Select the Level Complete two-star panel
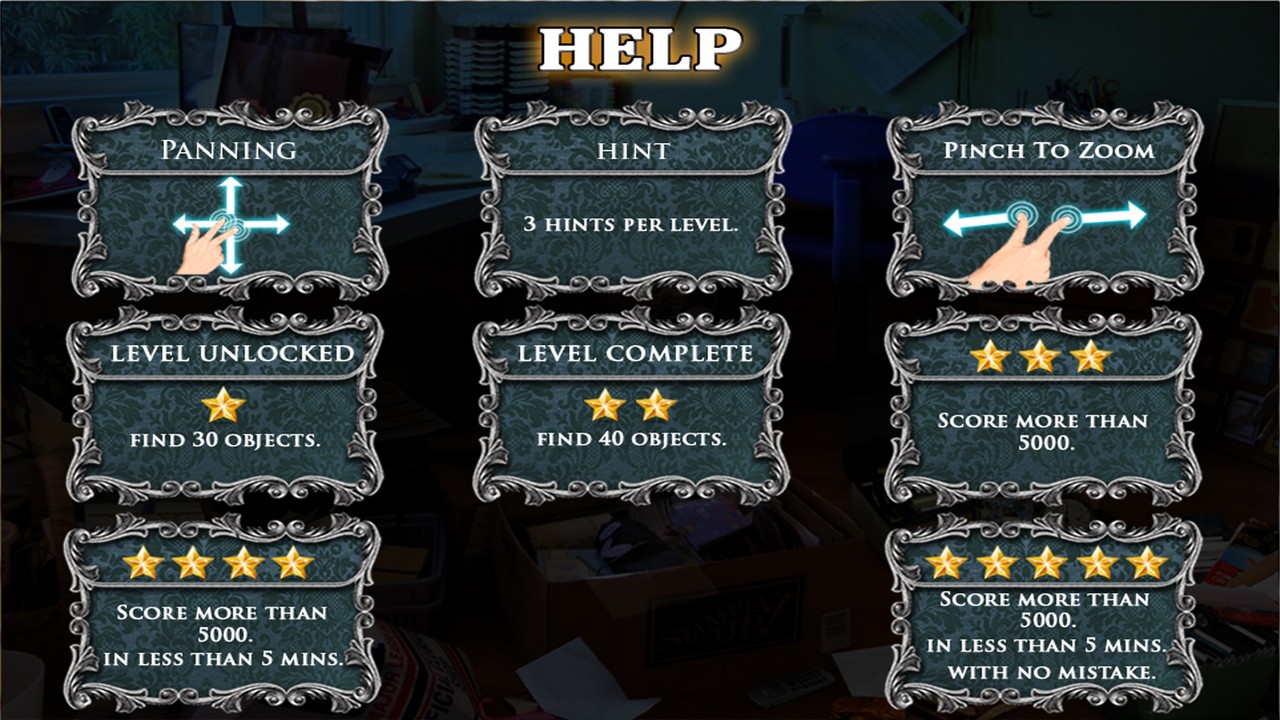The image size is (1280, 720). 631,405
